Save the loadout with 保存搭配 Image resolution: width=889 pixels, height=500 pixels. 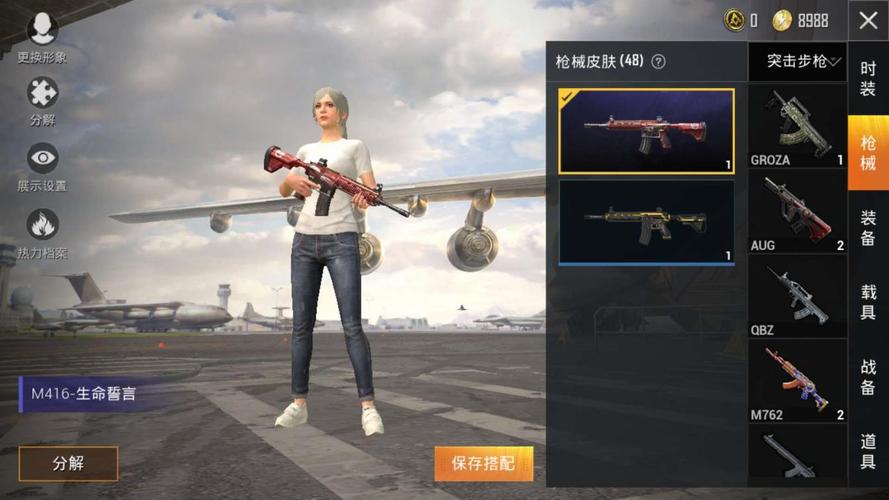tap(484, 463)
